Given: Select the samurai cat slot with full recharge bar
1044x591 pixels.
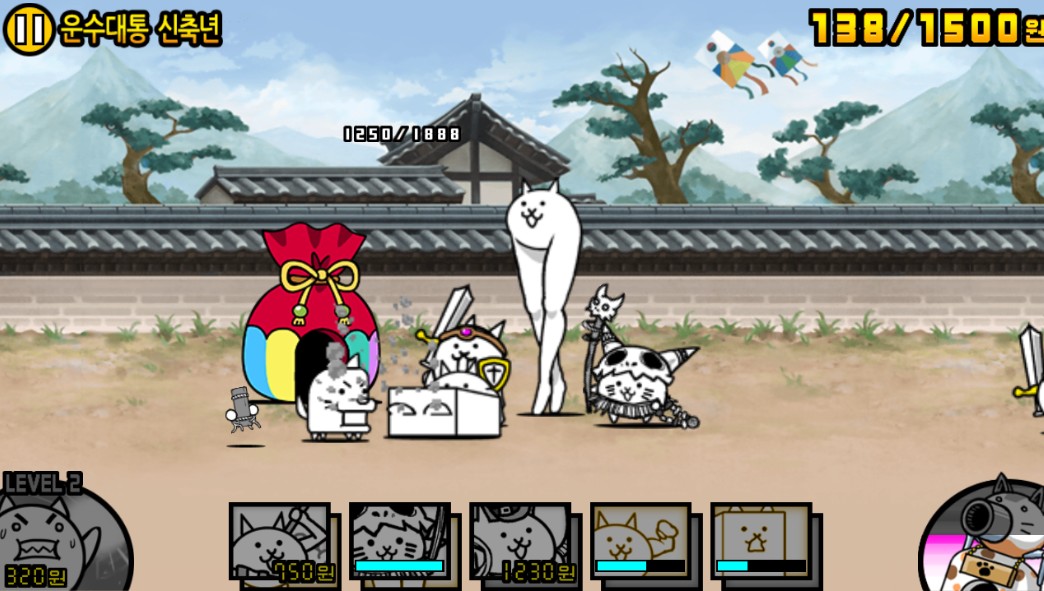Looking at the screenshot, I should click(x=400, y=540).
